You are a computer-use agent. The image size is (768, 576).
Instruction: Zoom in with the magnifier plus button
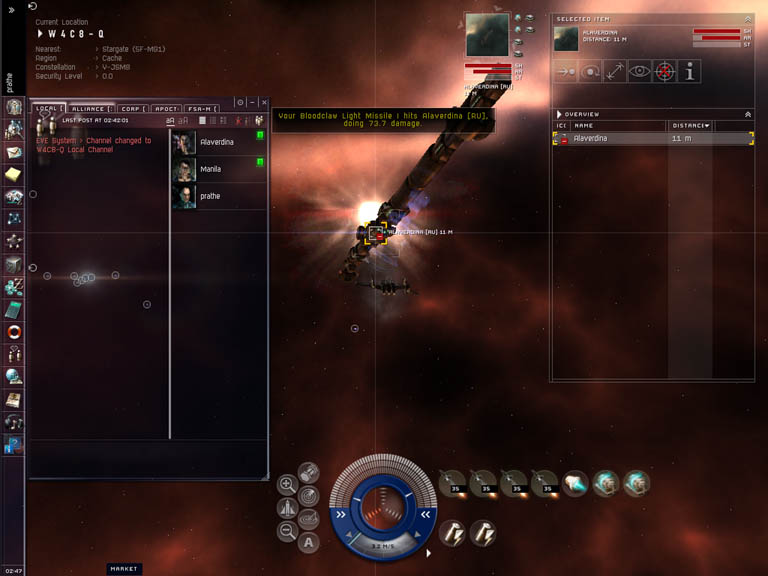pos(287,485)
